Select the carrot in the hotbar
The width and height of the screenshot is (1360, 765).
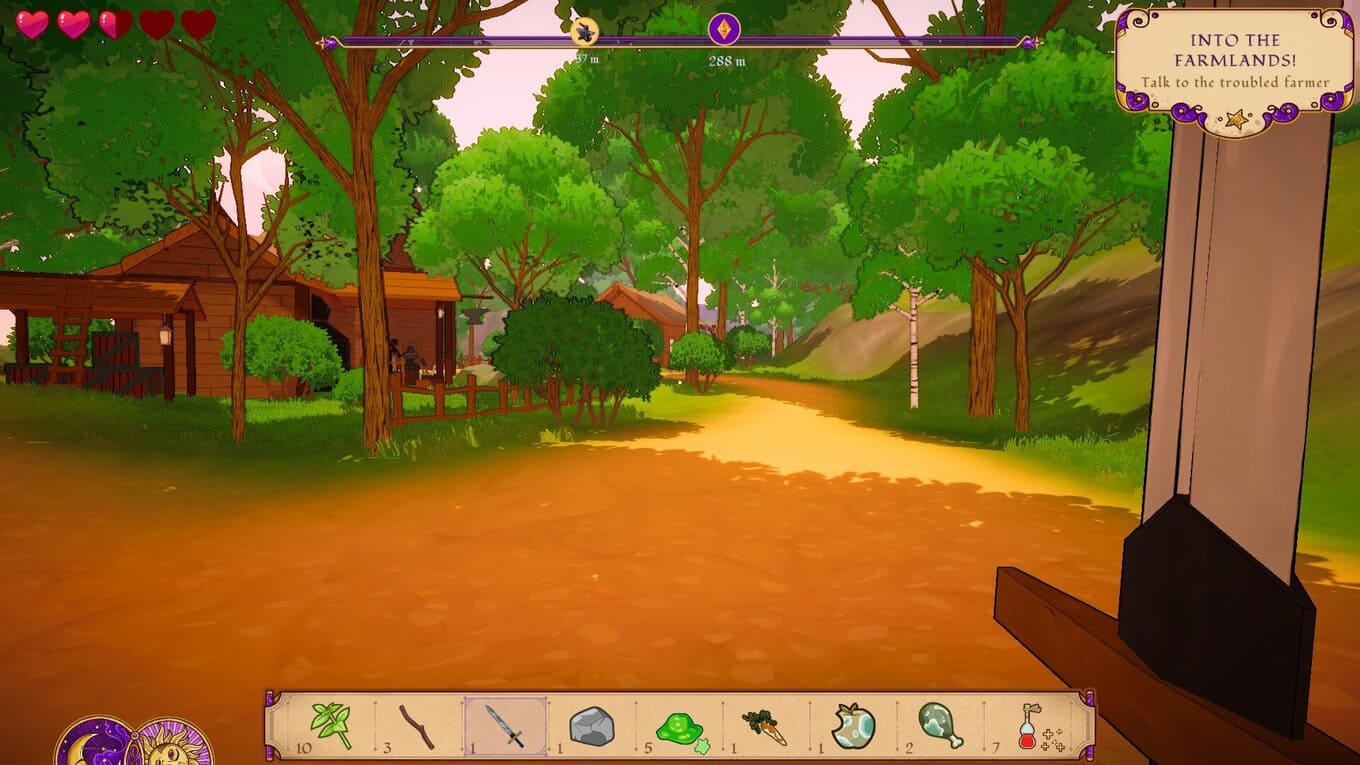point(765,726)
